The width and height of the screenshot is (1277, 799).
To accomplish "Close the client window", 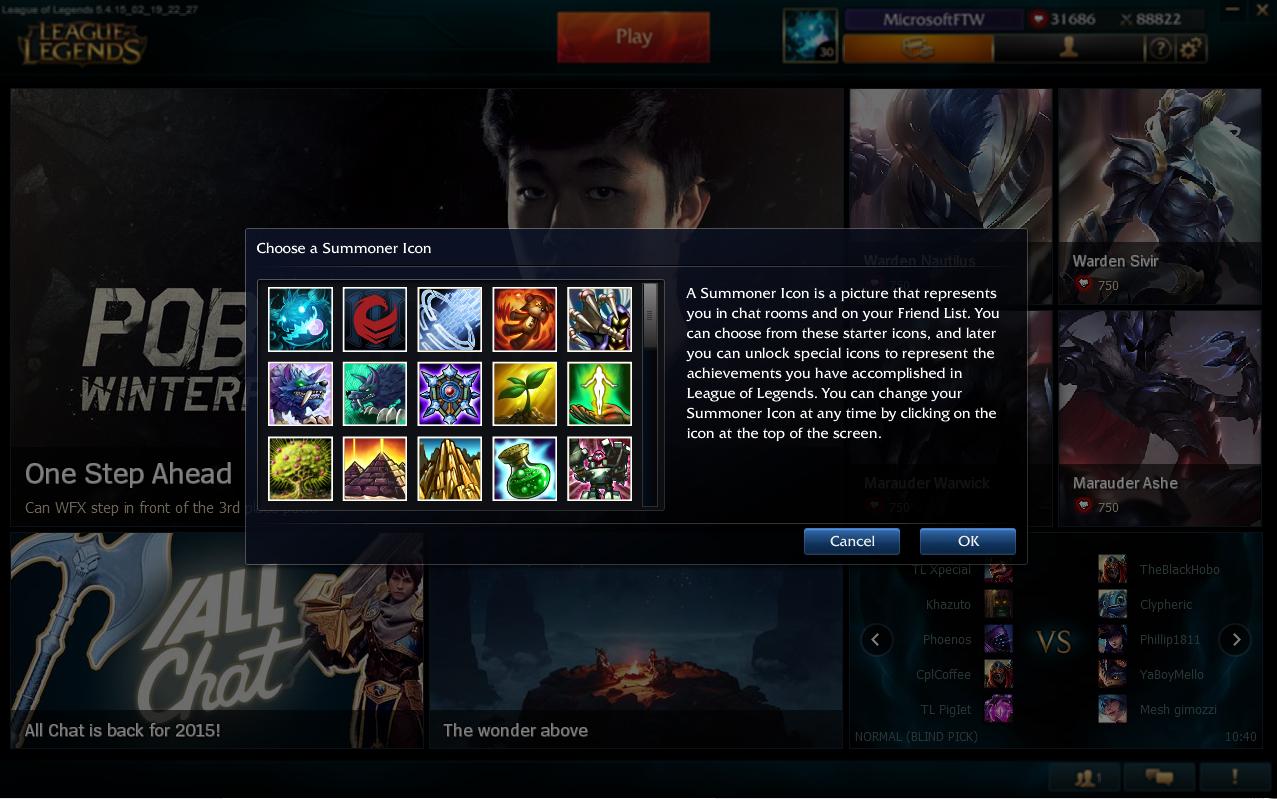I will tap(1262, 10).
